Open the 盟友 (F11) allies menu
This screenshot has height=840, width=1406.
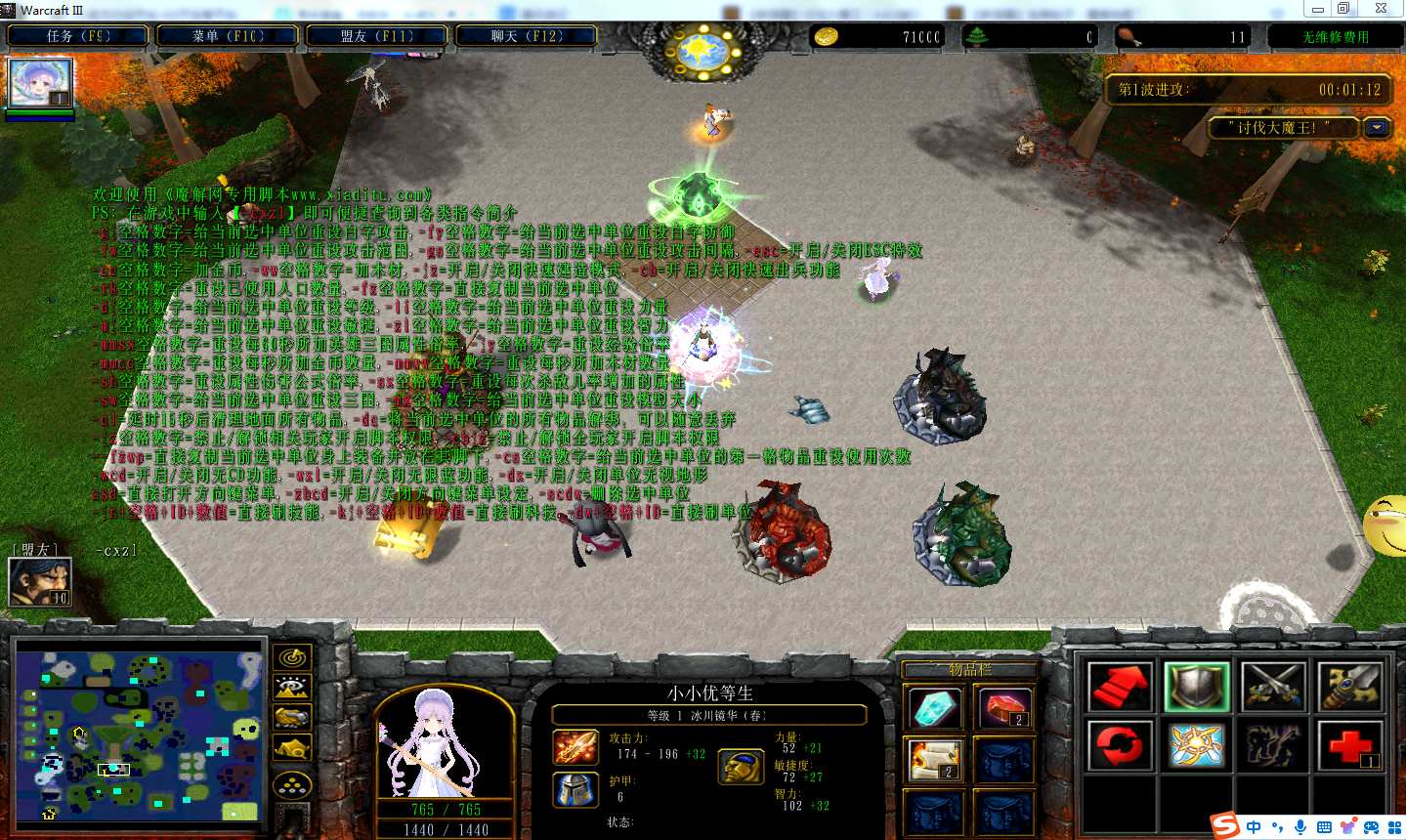pos(377,36)
